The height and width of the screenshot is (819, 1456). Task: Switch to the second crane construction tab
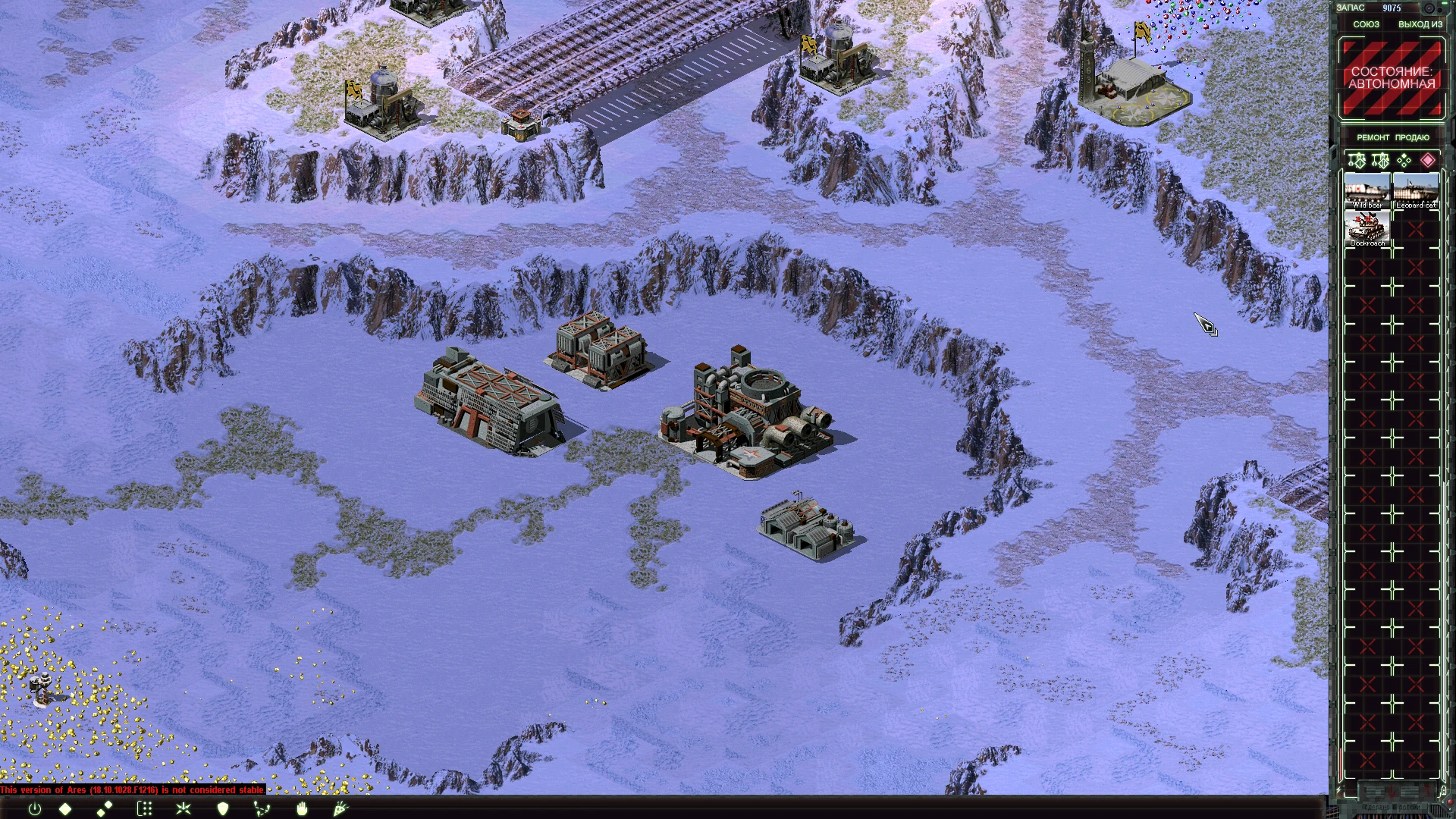(1380, 160)
